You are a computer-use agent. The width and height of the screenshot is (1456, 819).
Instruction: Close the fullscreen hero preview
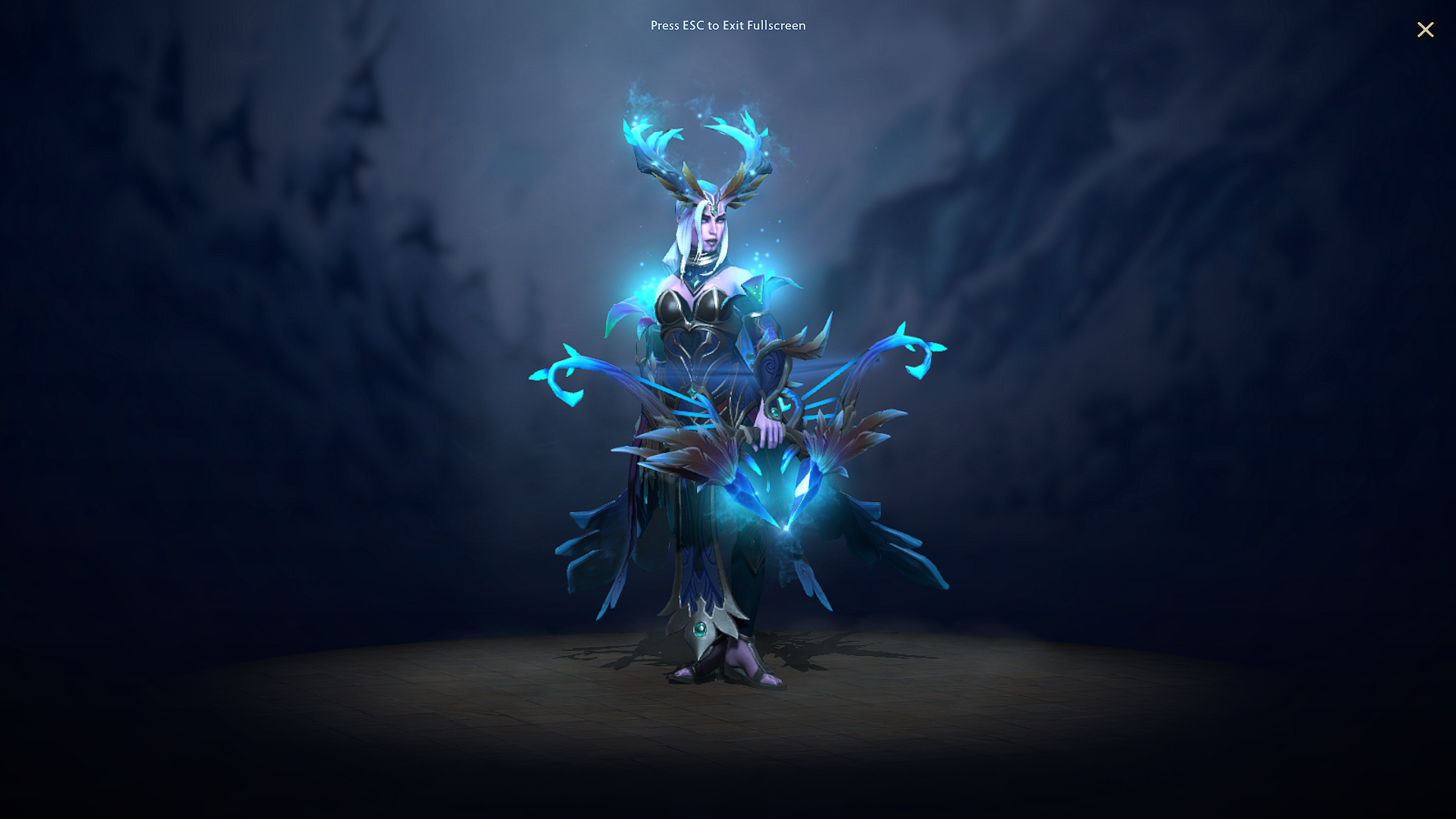[1426, 30]
